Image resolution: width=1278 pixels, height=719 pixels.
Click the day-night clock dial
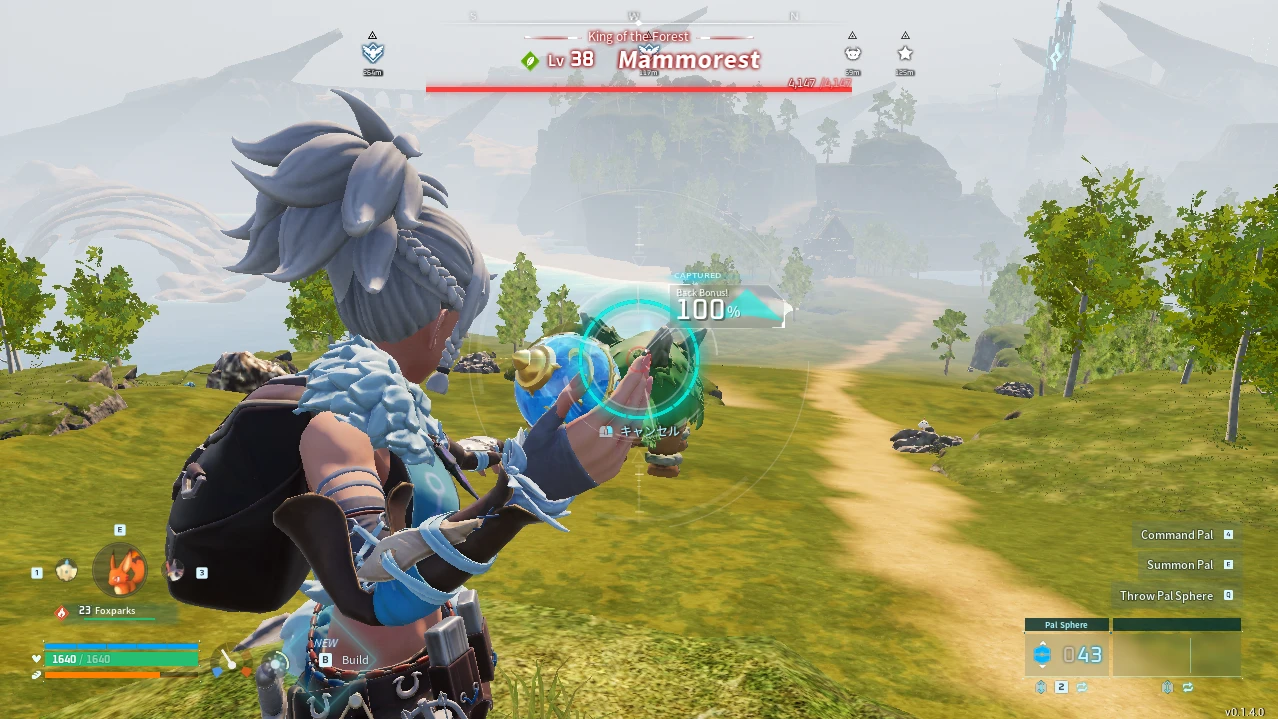click(x=276, y=662)
